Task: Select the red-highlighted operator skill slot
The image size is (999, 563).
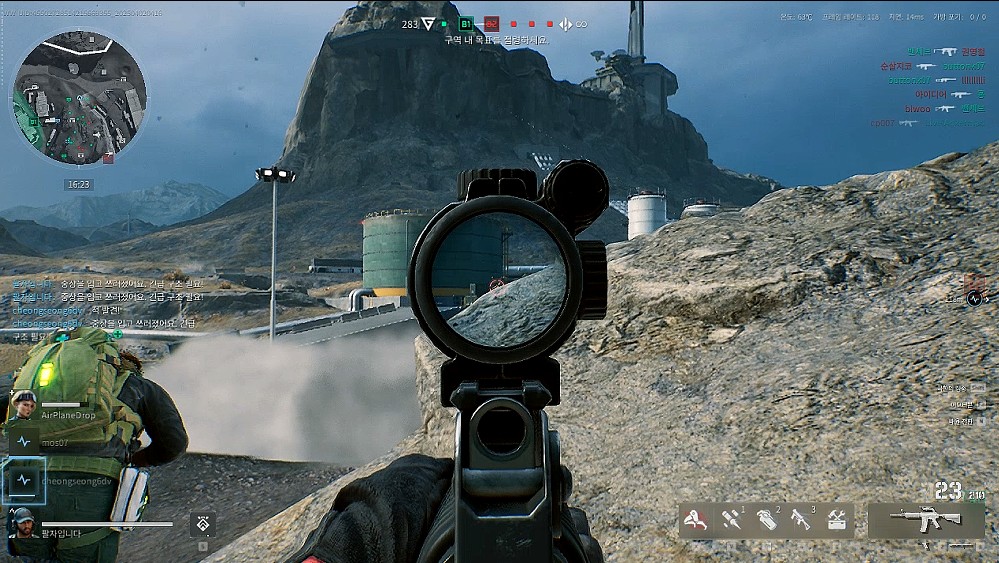Action: click(x=697, y=520)
